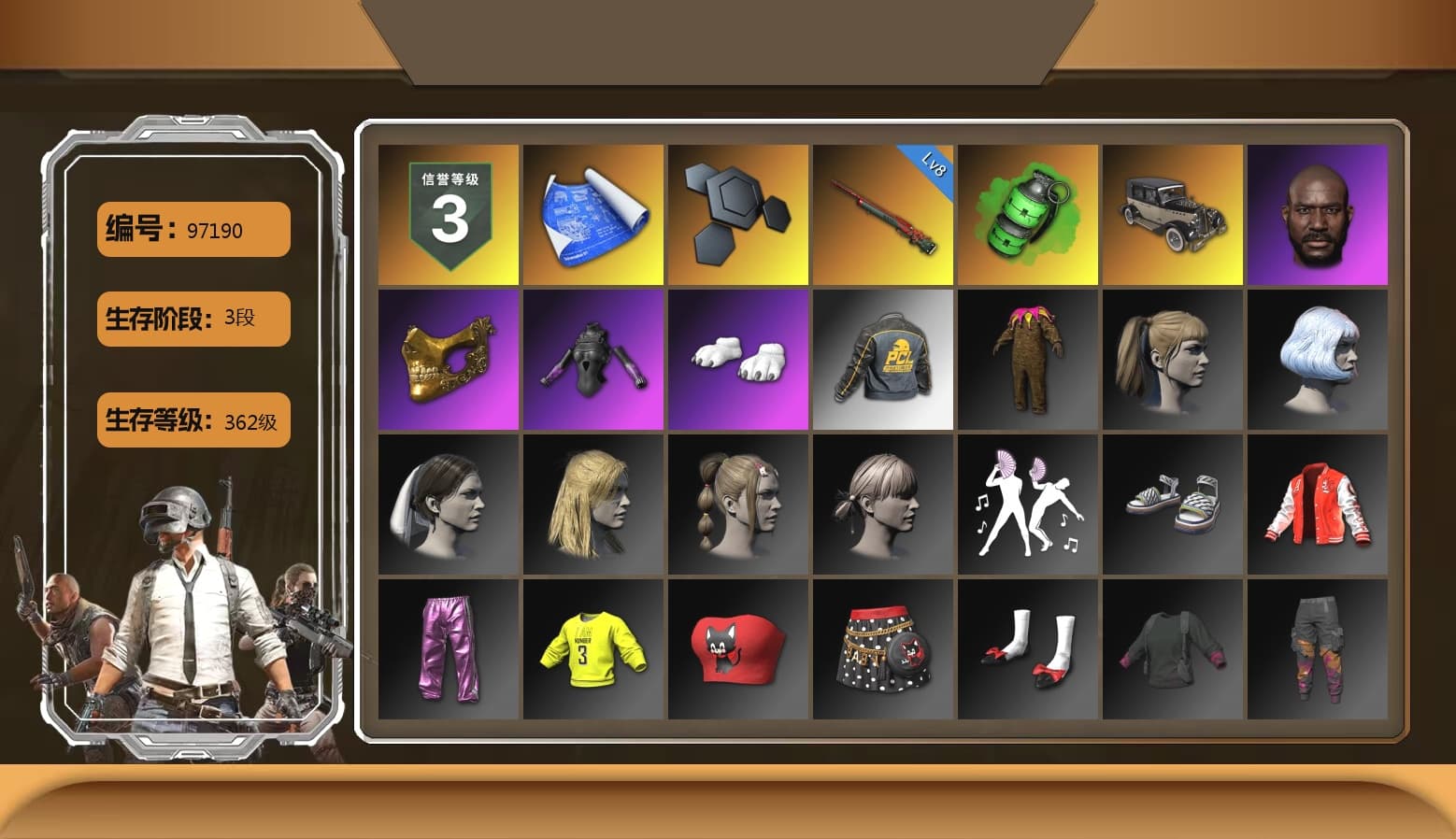The image size is (1456, 839).
Task: Select the Lv8 red sniper rifle skin
Action: pyautogui.click(x=883, y=213)
